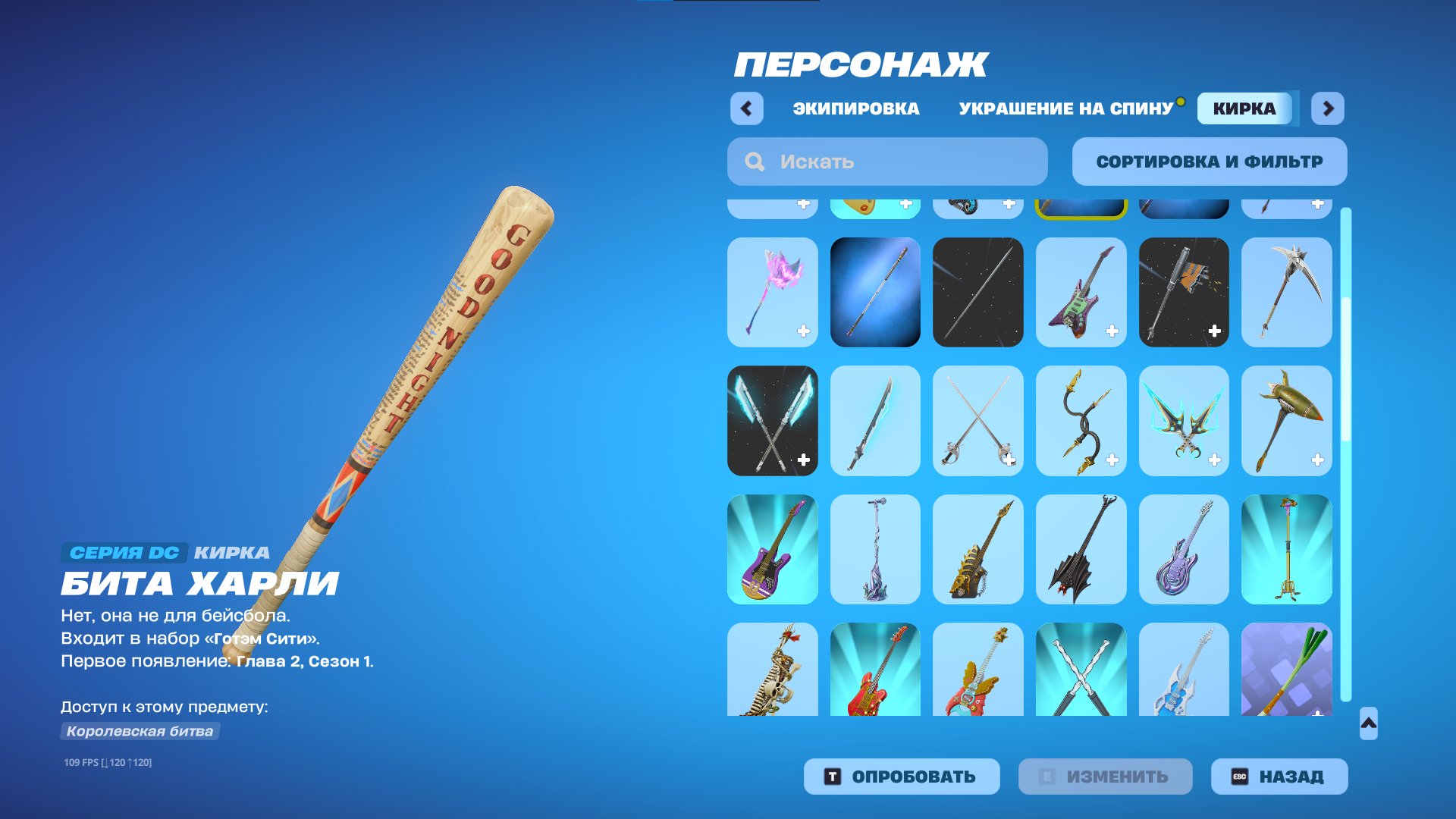Viewport: 1456px width, 819px height.
Task: Go to next category with right arrow
Action: tap(1328, 108)
